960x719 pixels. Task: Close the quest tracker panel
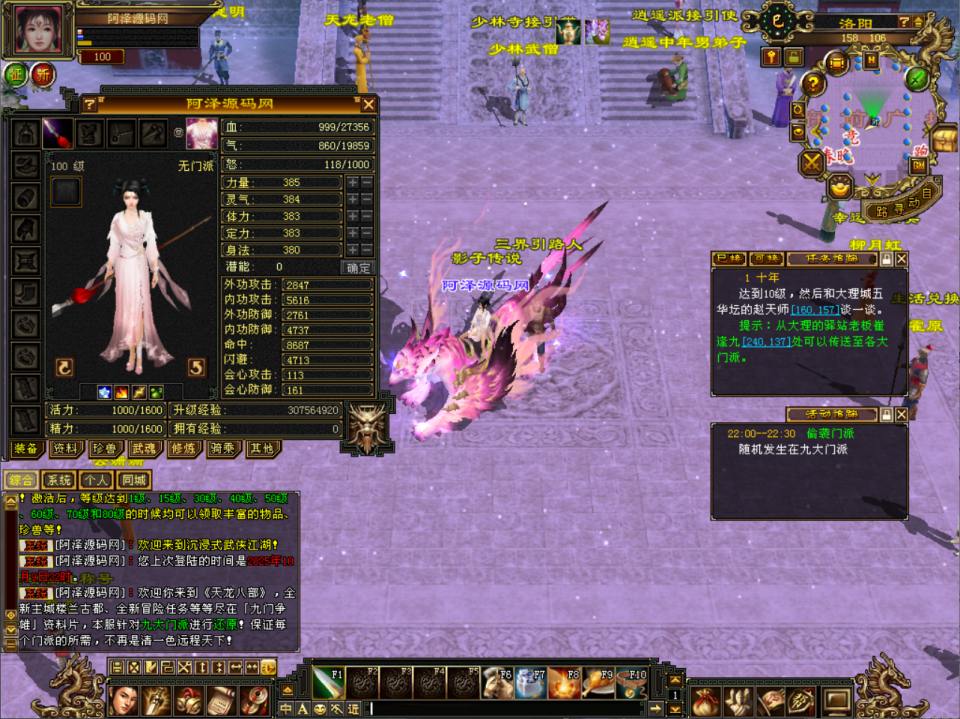coord(901,258)
